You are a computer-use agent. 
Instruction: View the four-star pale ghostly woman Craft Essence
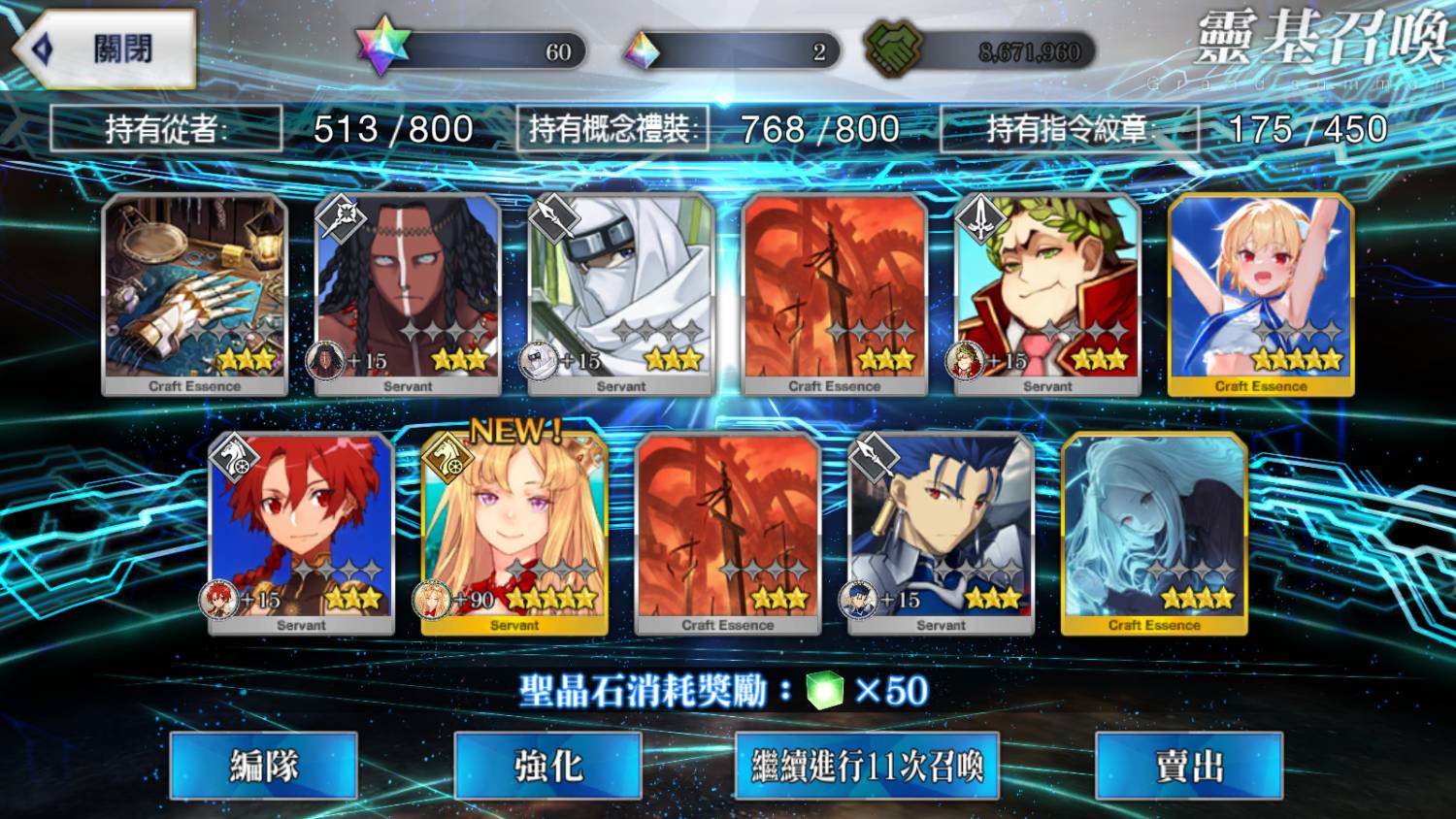tap(1154, 533)
